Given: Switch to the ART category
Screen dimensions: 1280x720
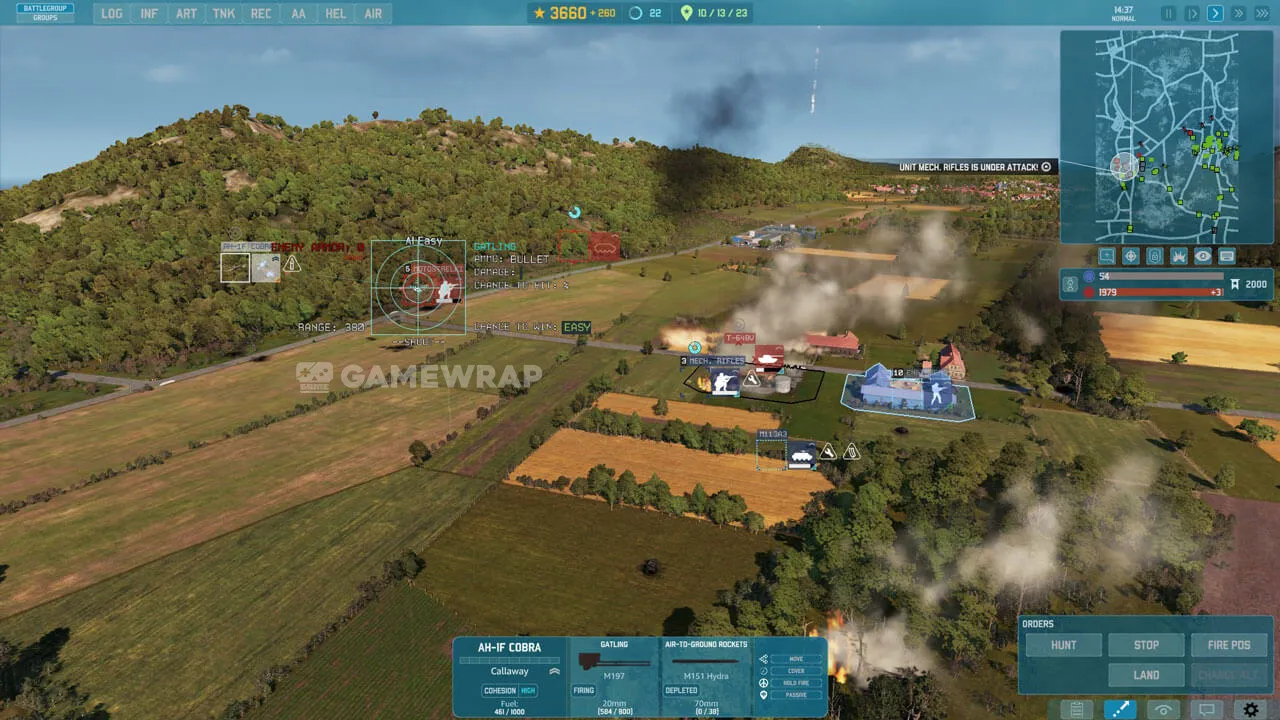Looking at the screenshot, I should coord(186,14).
